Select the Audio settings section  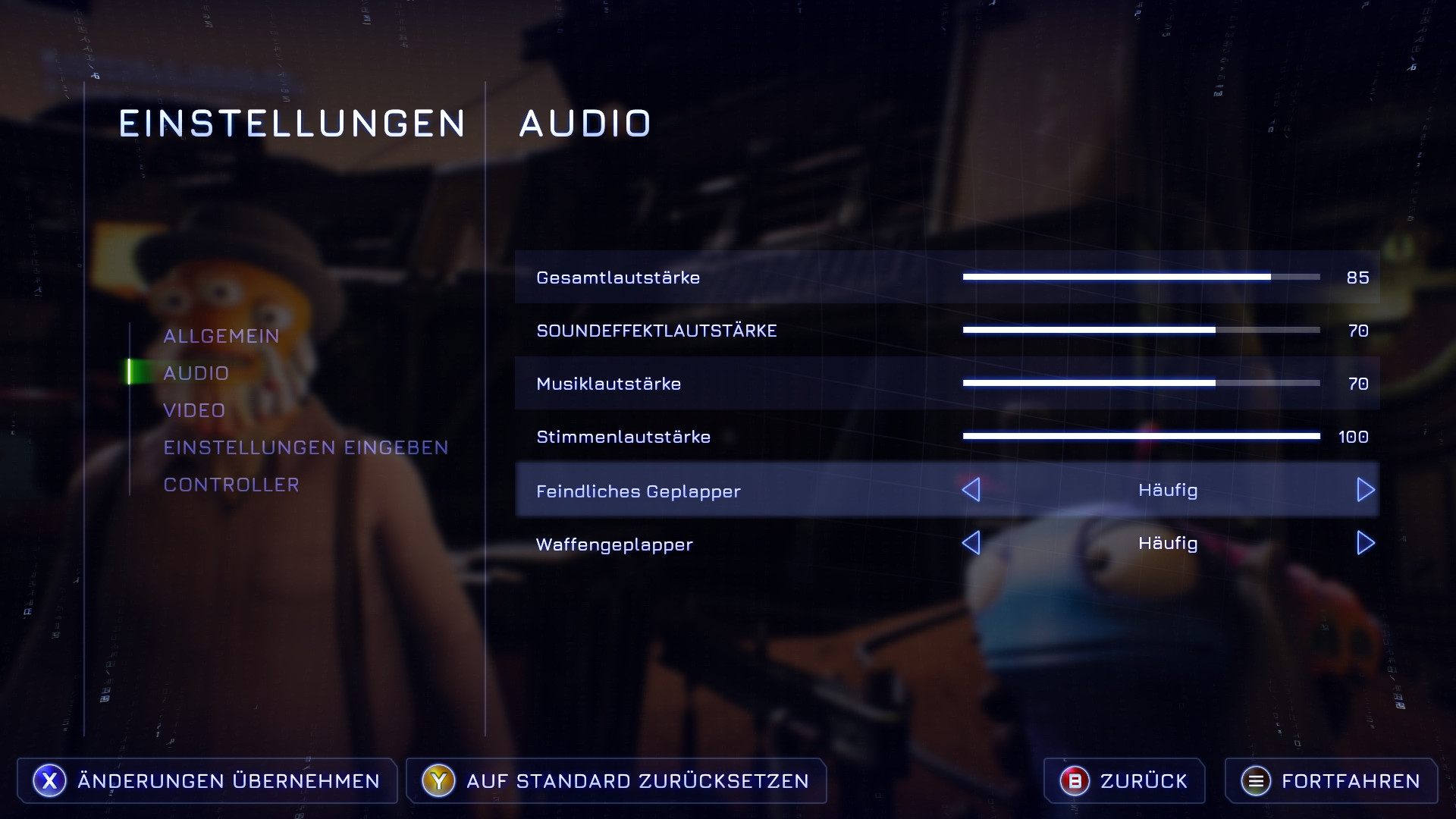[196, 373]
